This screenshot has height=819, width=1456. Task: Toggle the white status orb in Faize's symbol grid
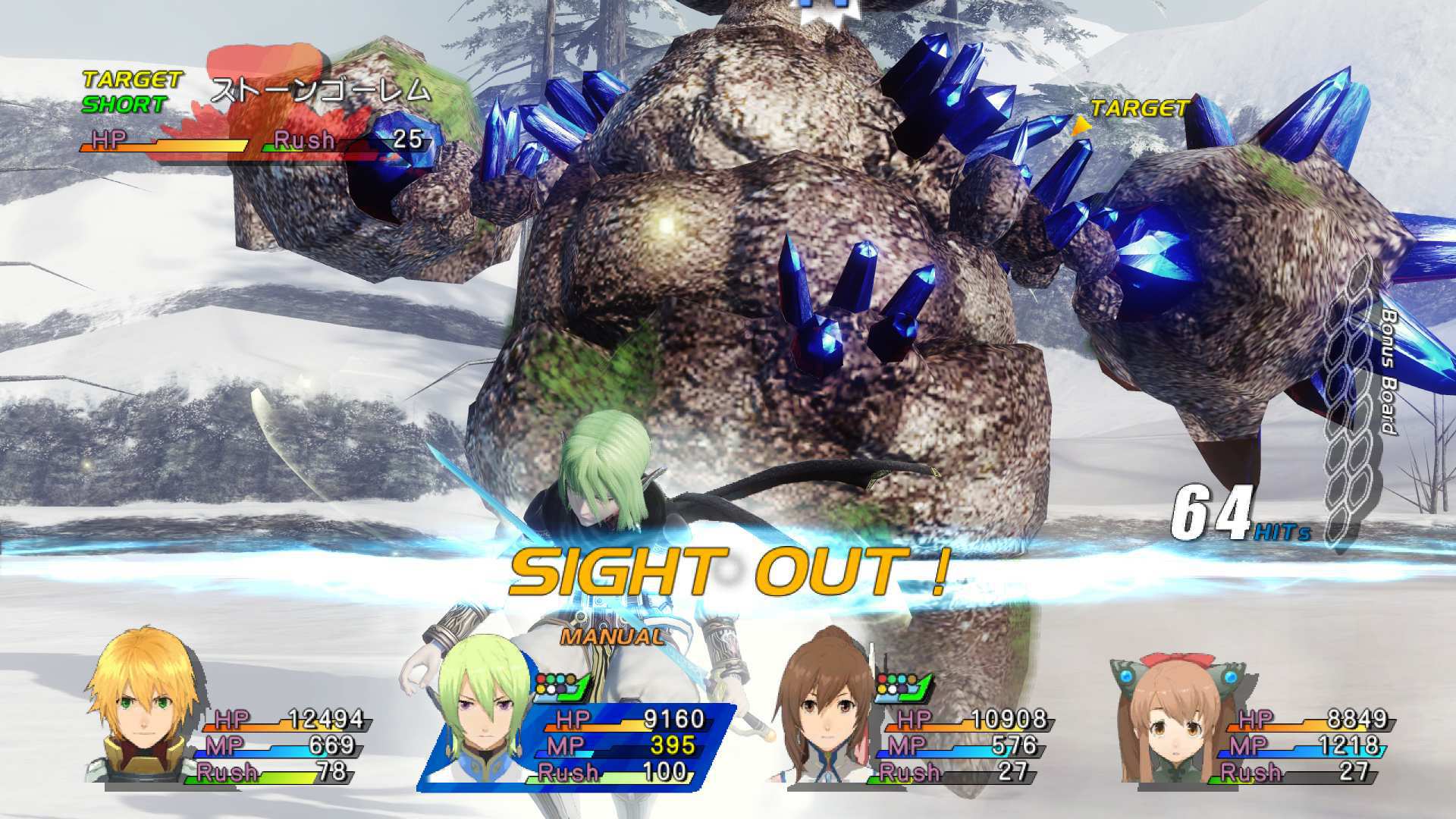click(x=551, y=689)
